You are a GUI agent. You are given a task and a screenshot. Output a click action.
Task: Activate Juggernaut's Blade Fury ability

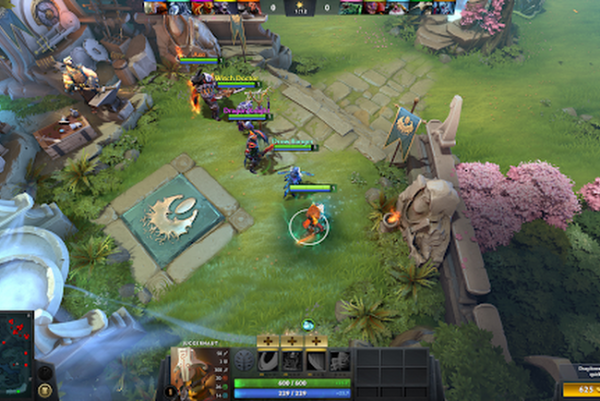[x=268, y=361]
